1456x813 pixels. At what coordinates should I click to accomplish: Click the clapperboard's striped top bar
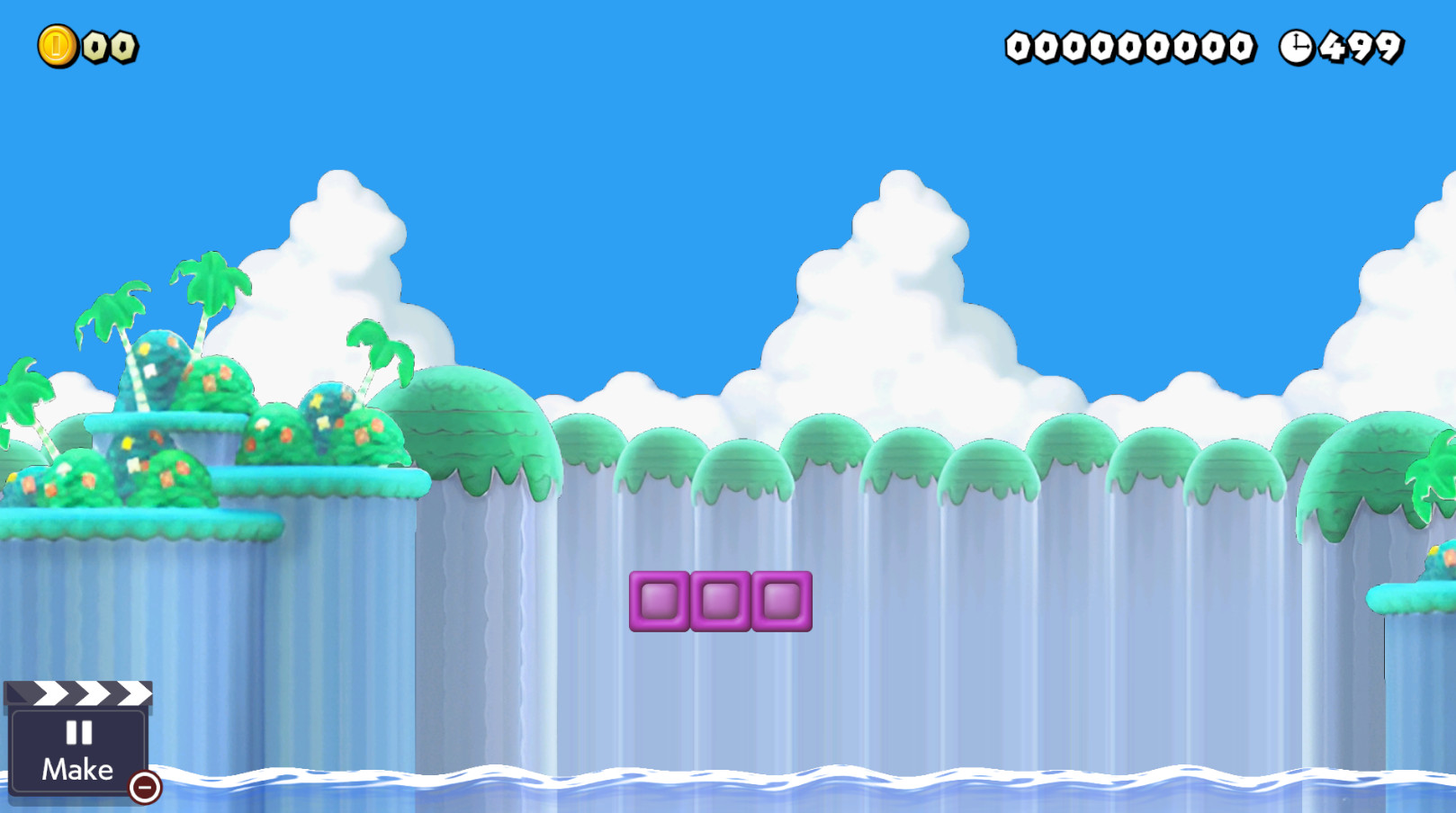click(79, 693)
